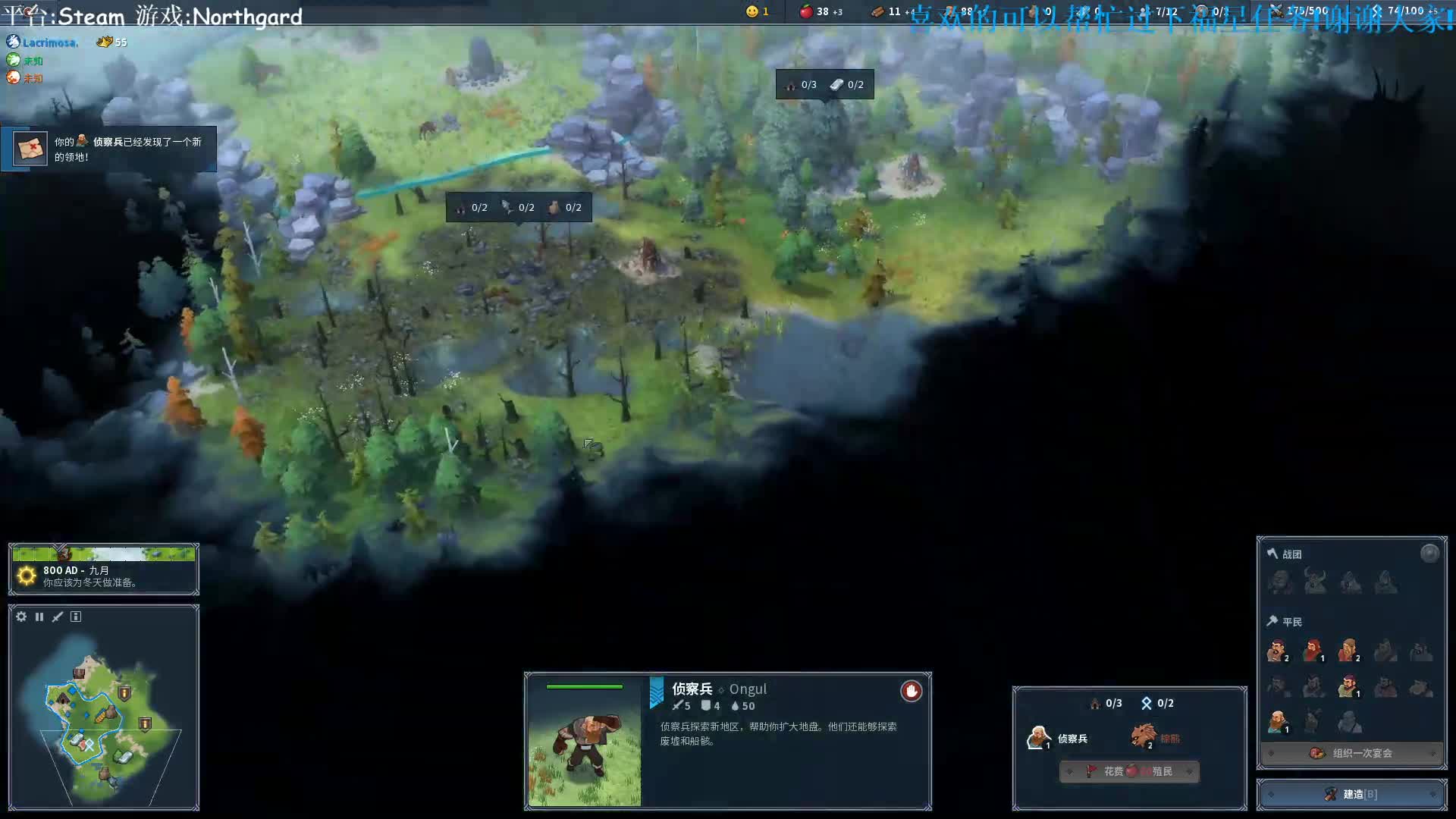
Task: Click the round shield icon in the 战团 panel
Action: click(1429, 554)
